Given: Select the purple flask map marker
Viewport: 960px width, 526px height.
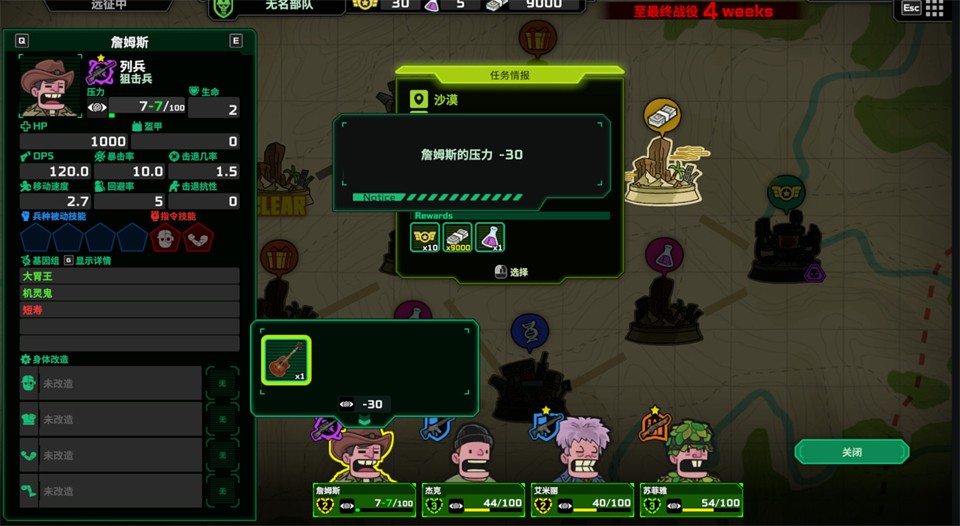Looking at the screenshot, I should point(662,254).
